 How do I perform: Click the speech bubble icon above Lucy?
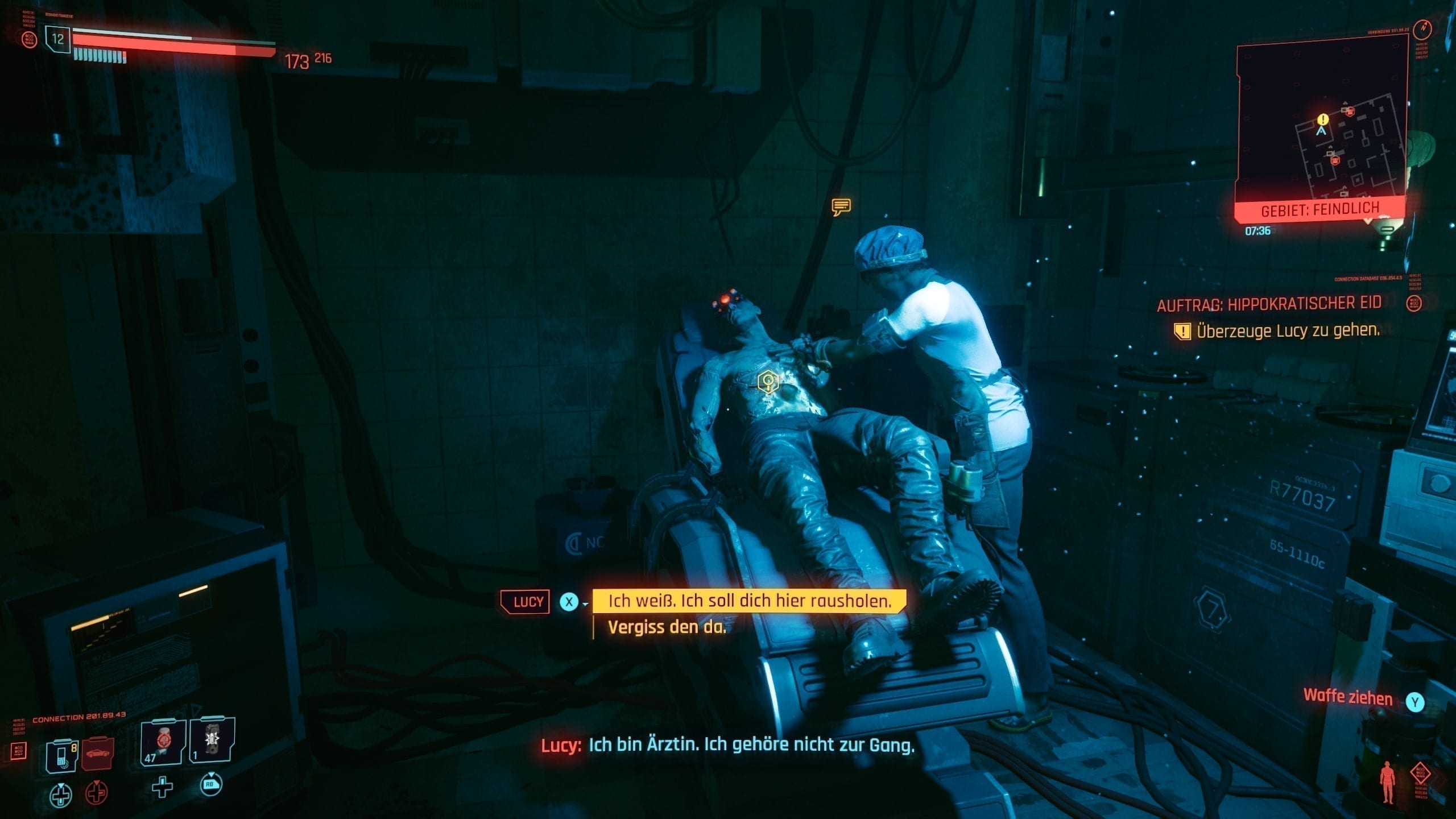coord(841,206)
